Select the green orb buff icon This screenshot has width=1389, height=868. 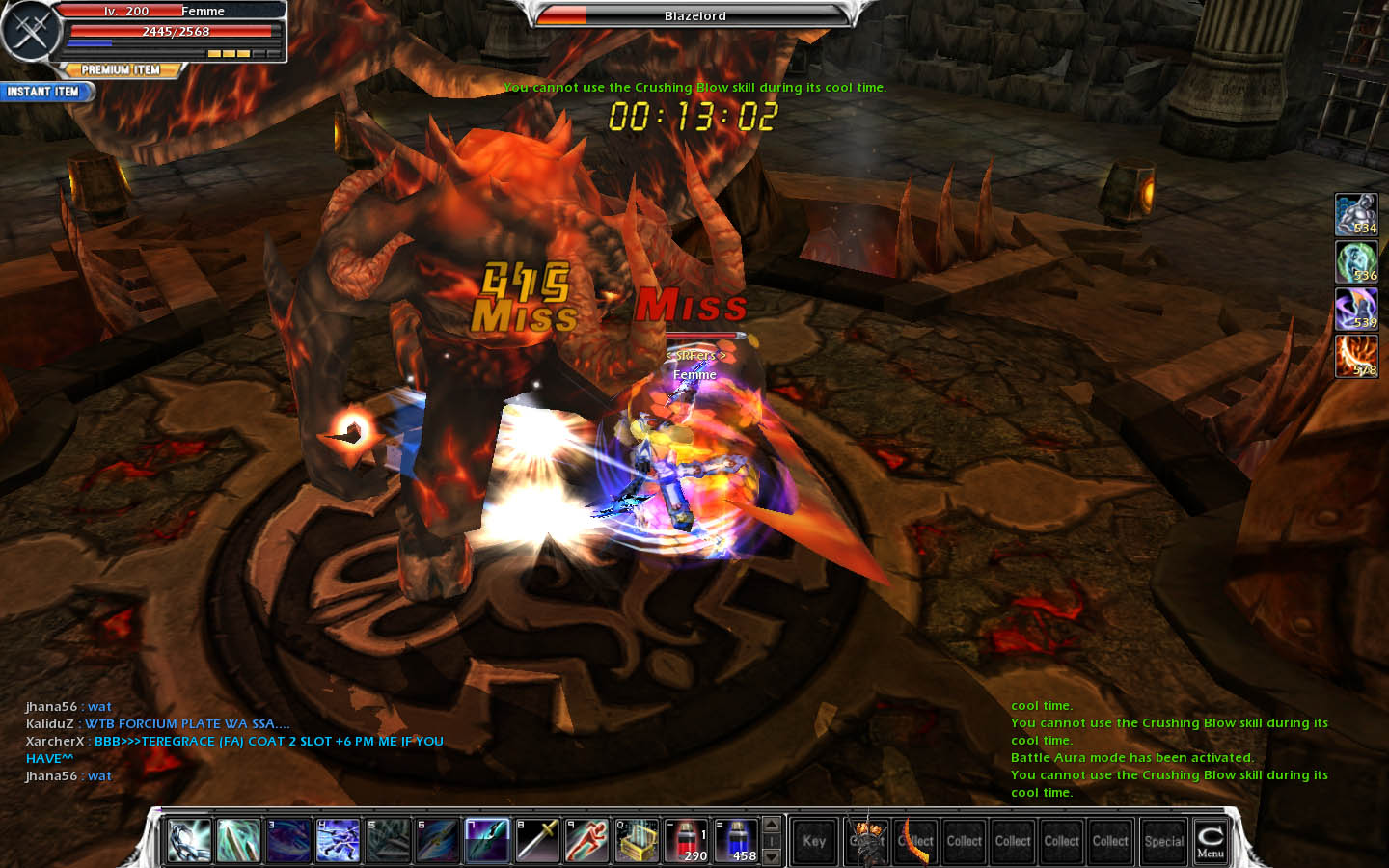pos(1356,261)
